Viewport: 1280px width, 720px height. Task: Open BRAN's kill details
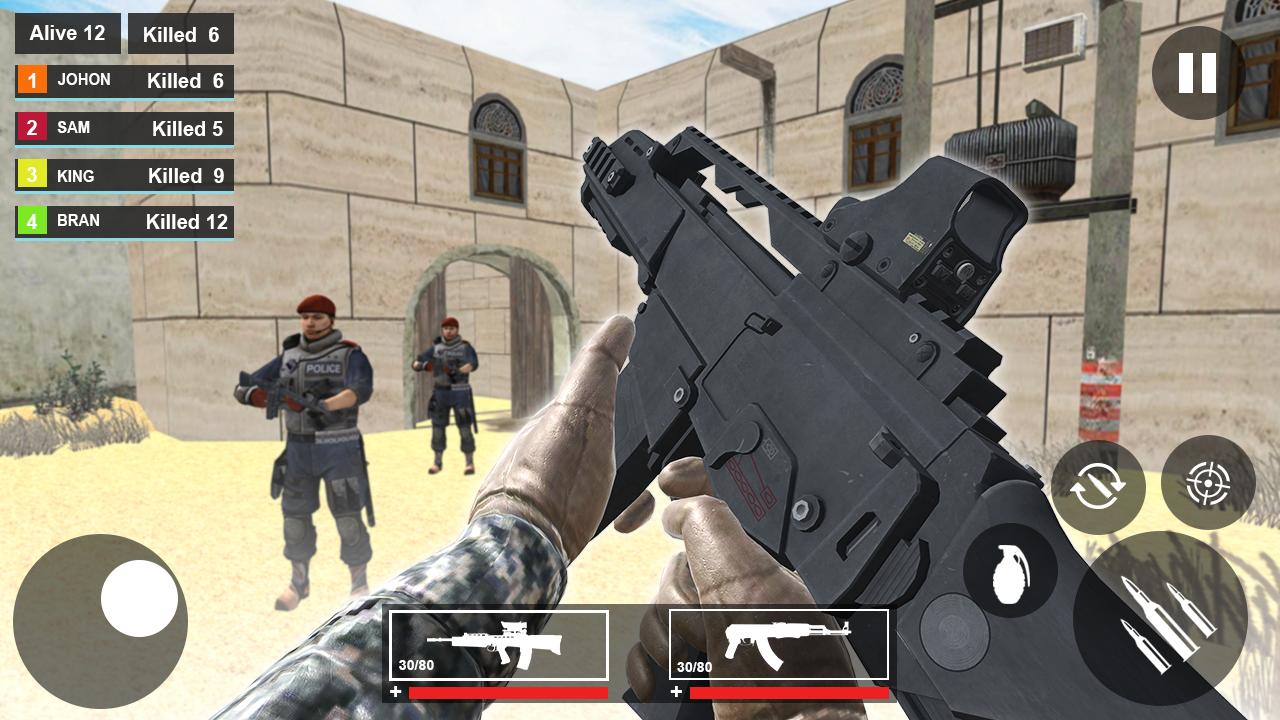click(123, 221)
